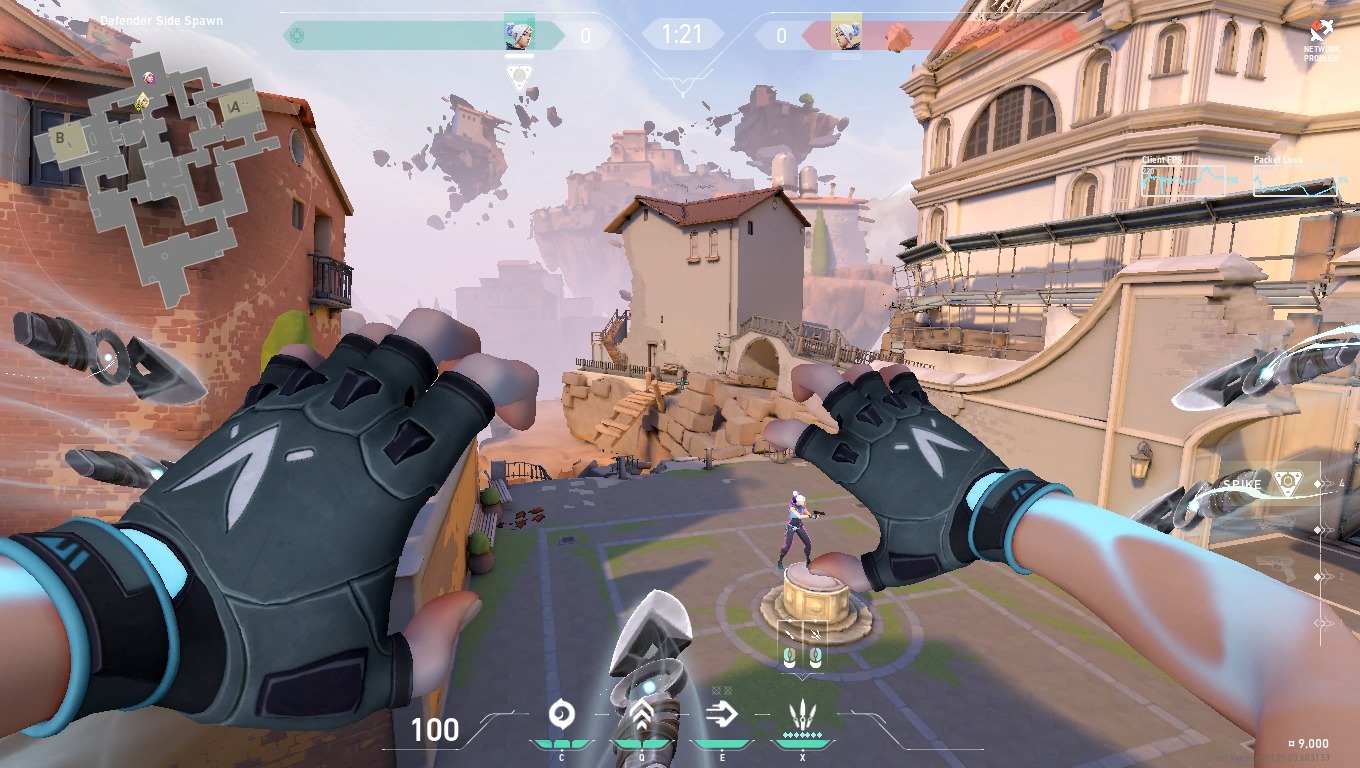1360x768 pixels.
Task: Select the A site marker on minimap
Action: 234,107
